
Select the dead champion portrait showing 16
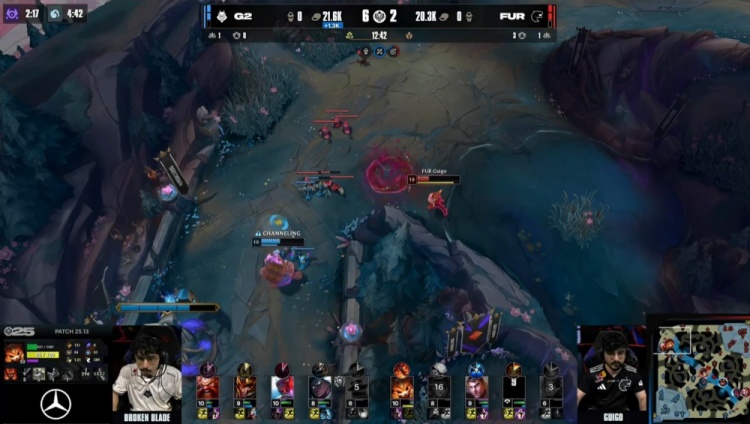click(439, 385)
